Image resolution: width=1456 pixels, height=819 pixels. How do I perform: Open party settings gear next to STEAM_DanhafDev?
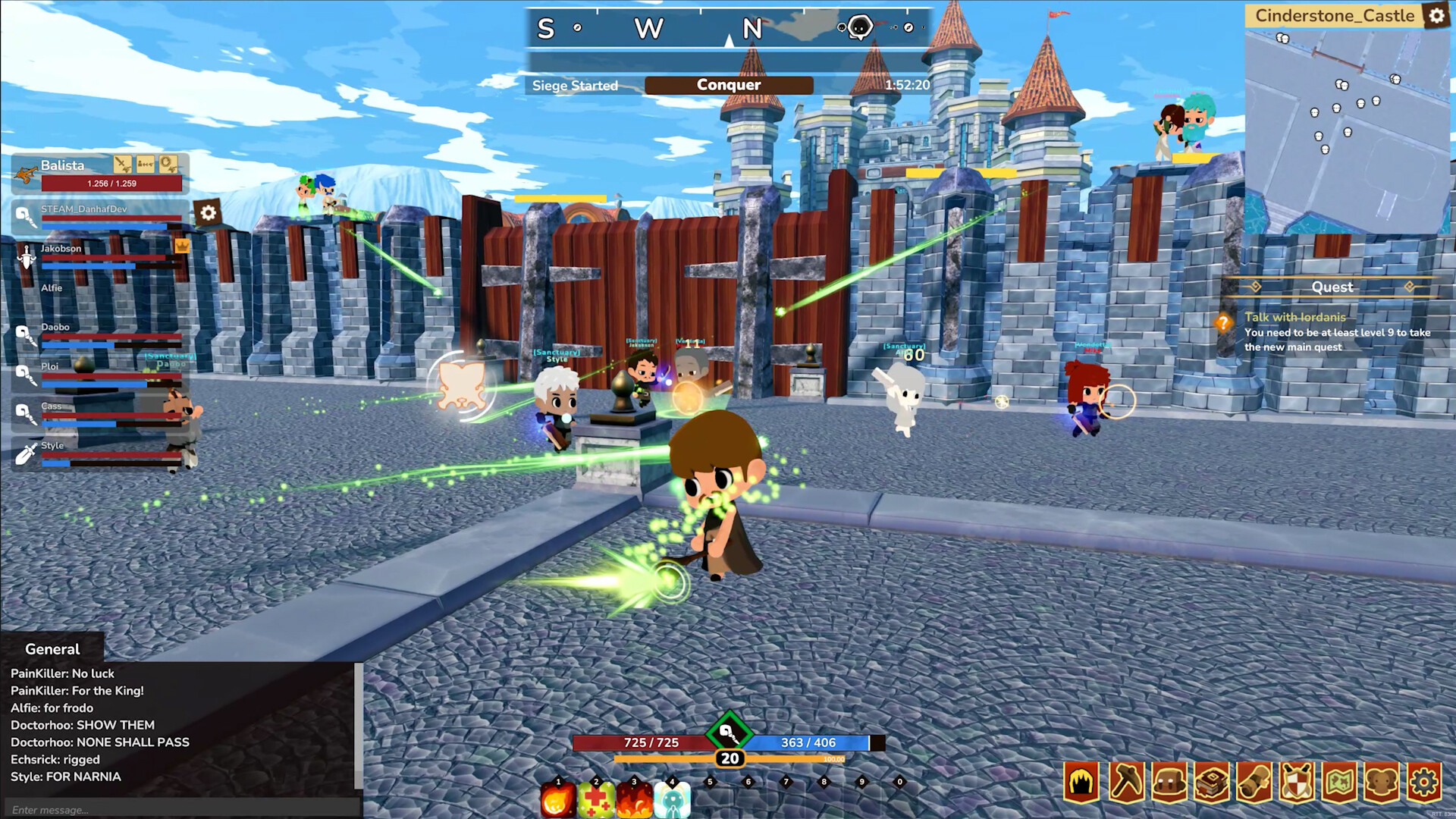coord(208,212)
